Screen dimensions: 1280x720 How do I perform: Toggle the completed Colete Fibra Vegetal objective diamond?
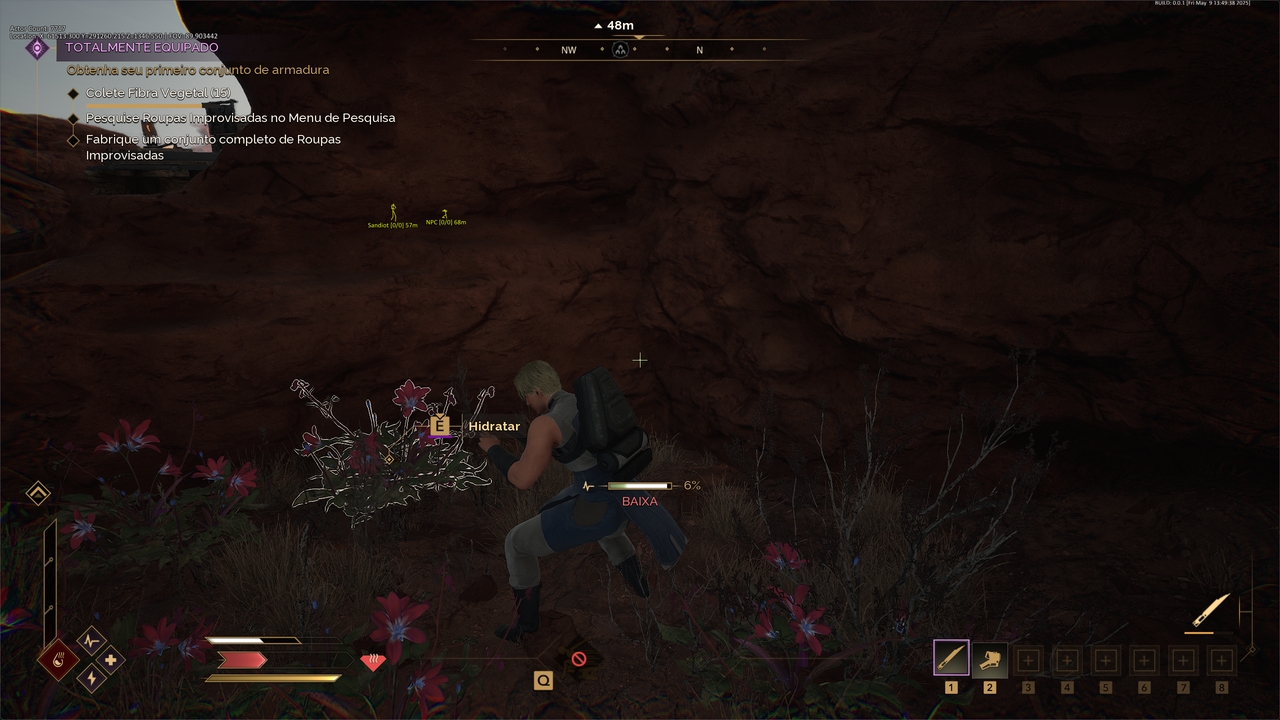click(x=74, y=93)
